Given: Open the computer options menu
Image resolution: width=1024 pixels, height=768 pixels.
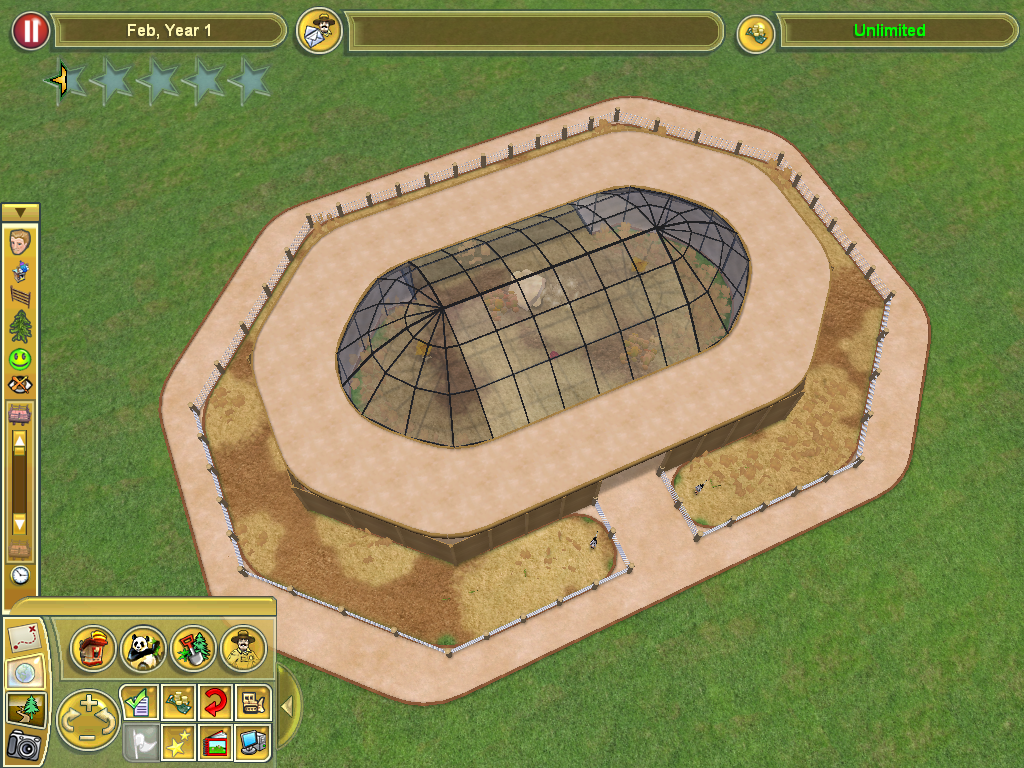Looking at the screenshot, I should point(252,743).
